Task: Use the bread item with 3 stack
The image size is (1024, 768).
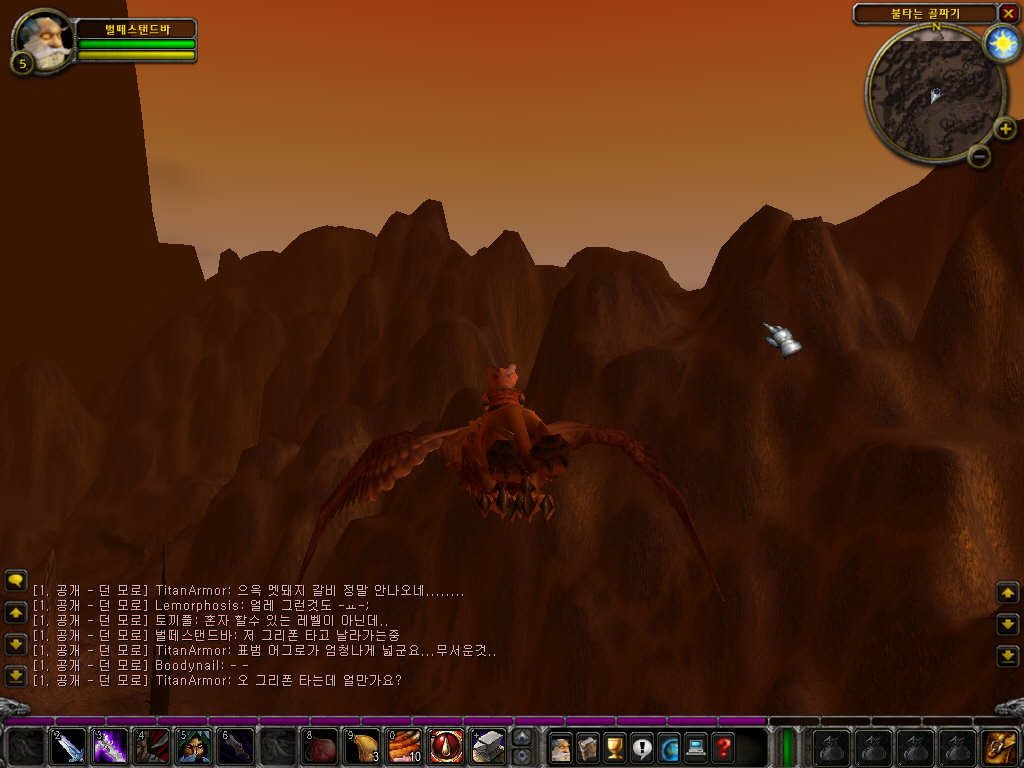Action: pyautogui.click(x=362, y=747)
